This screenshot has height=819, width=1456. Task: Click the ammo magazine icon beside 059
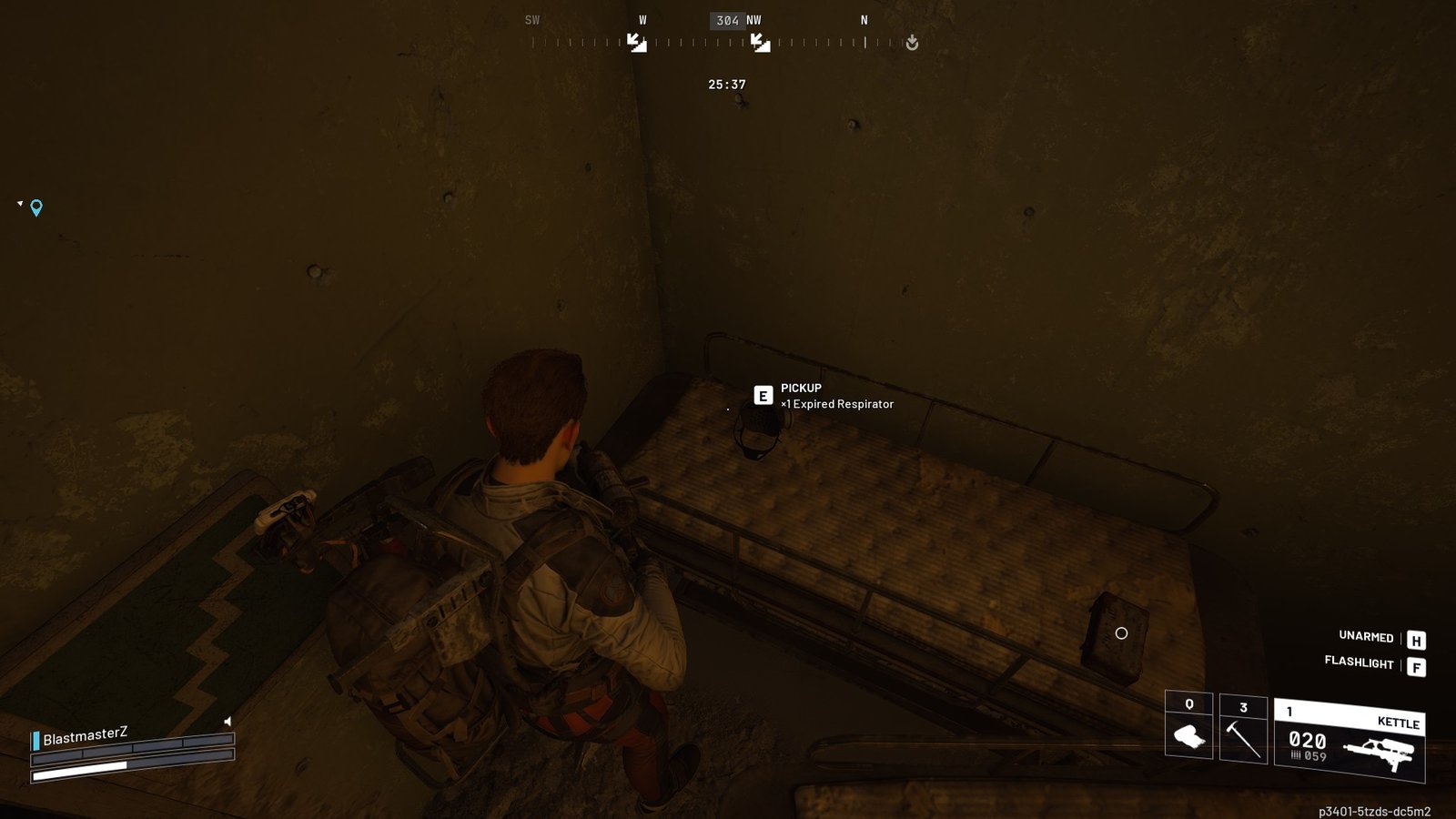1295,755
